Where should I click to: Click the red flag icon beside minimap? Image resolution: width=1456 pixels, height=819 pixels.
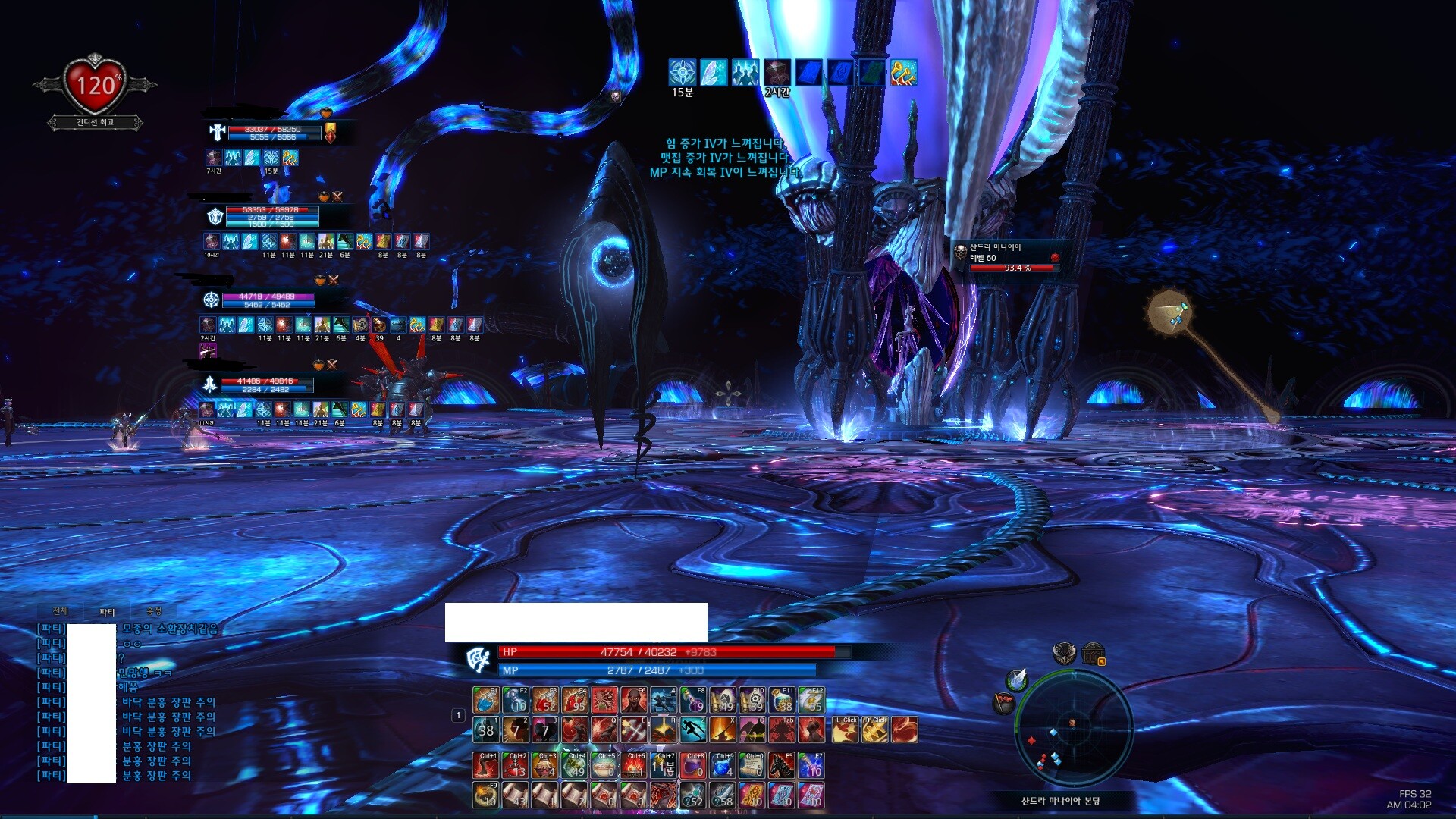click(1003, 703)
